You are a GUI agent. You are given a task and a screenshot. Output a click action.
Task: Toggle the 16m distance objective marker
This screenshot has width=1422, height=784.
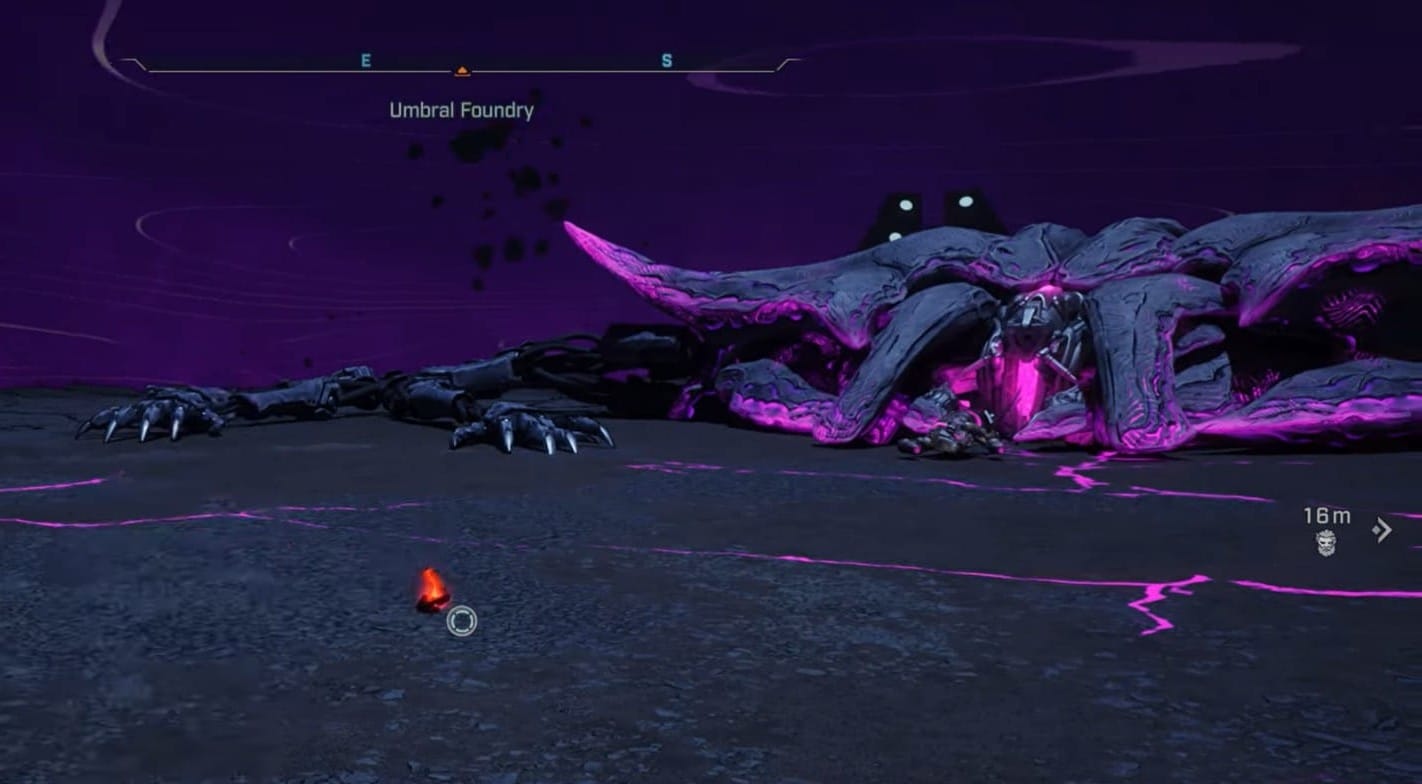1327,517
